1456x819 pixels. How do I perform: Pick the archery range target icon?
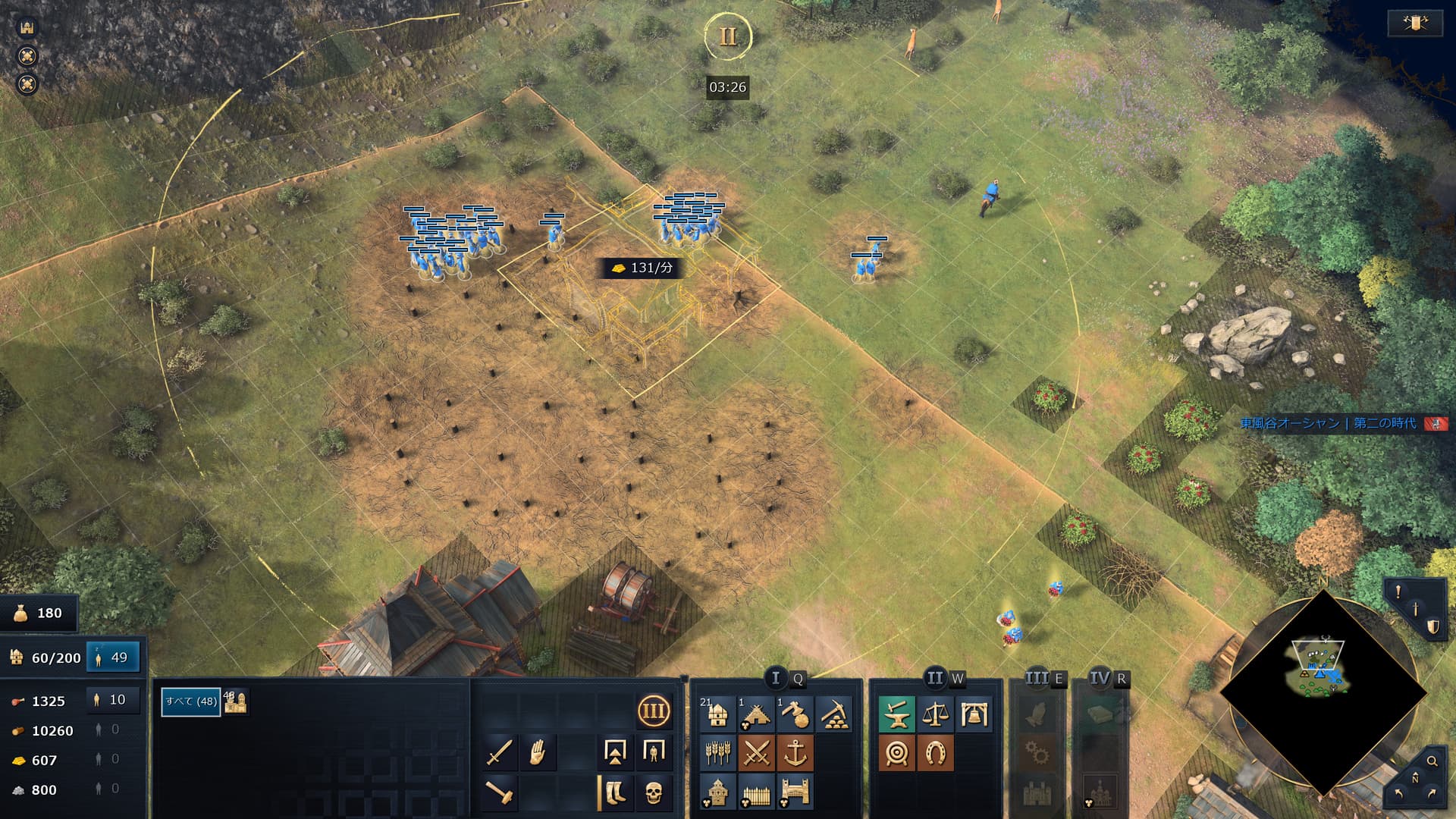click(897, 753)
